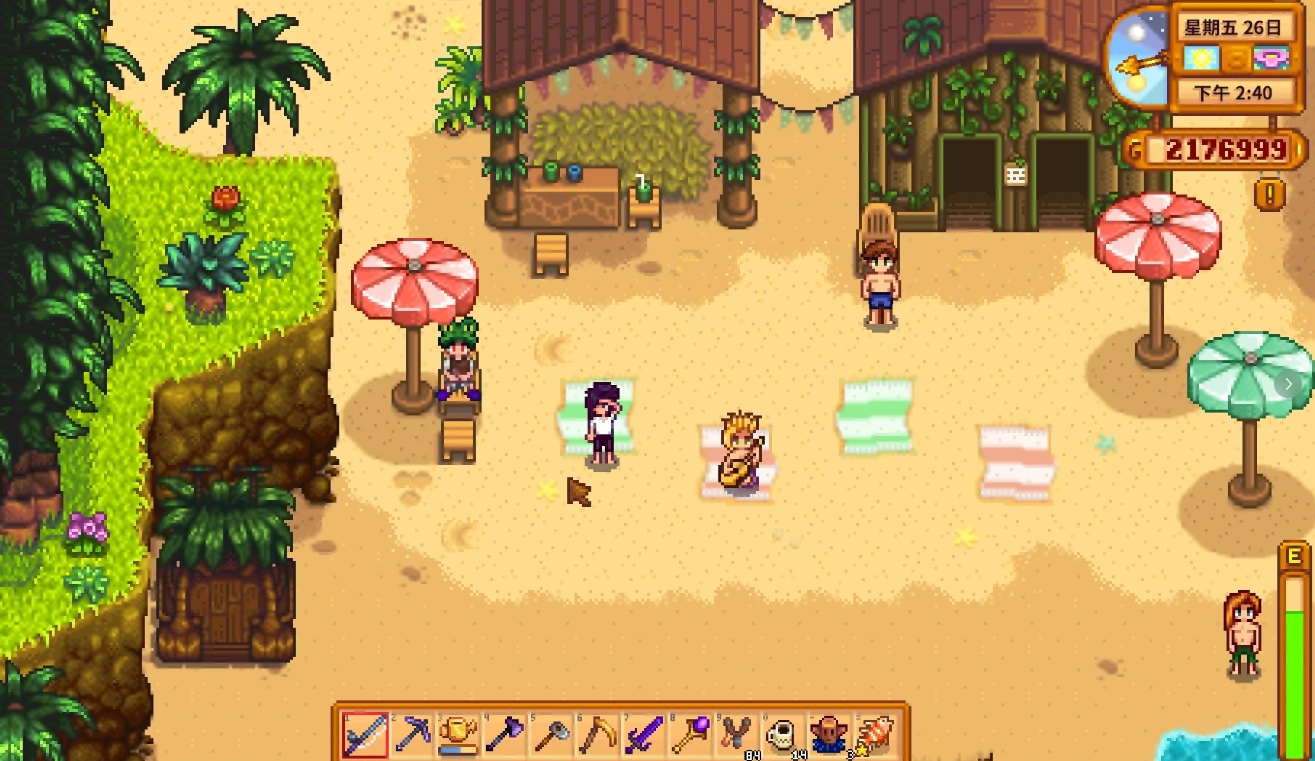Choose the starred orange fish slot
The height and width of the screenshot is (761, 1315).
coord(874,735)
